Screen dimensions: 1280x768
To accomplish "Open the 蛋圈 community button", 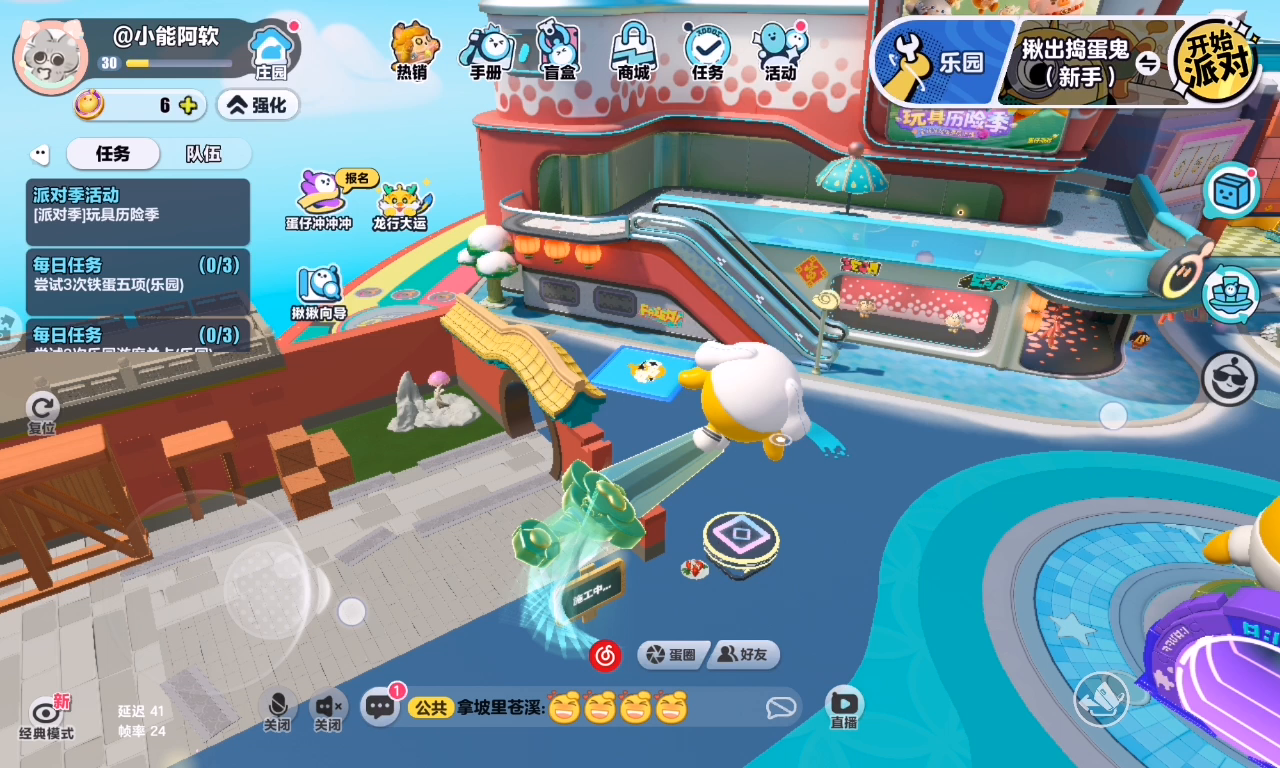I will pos(672,655).
